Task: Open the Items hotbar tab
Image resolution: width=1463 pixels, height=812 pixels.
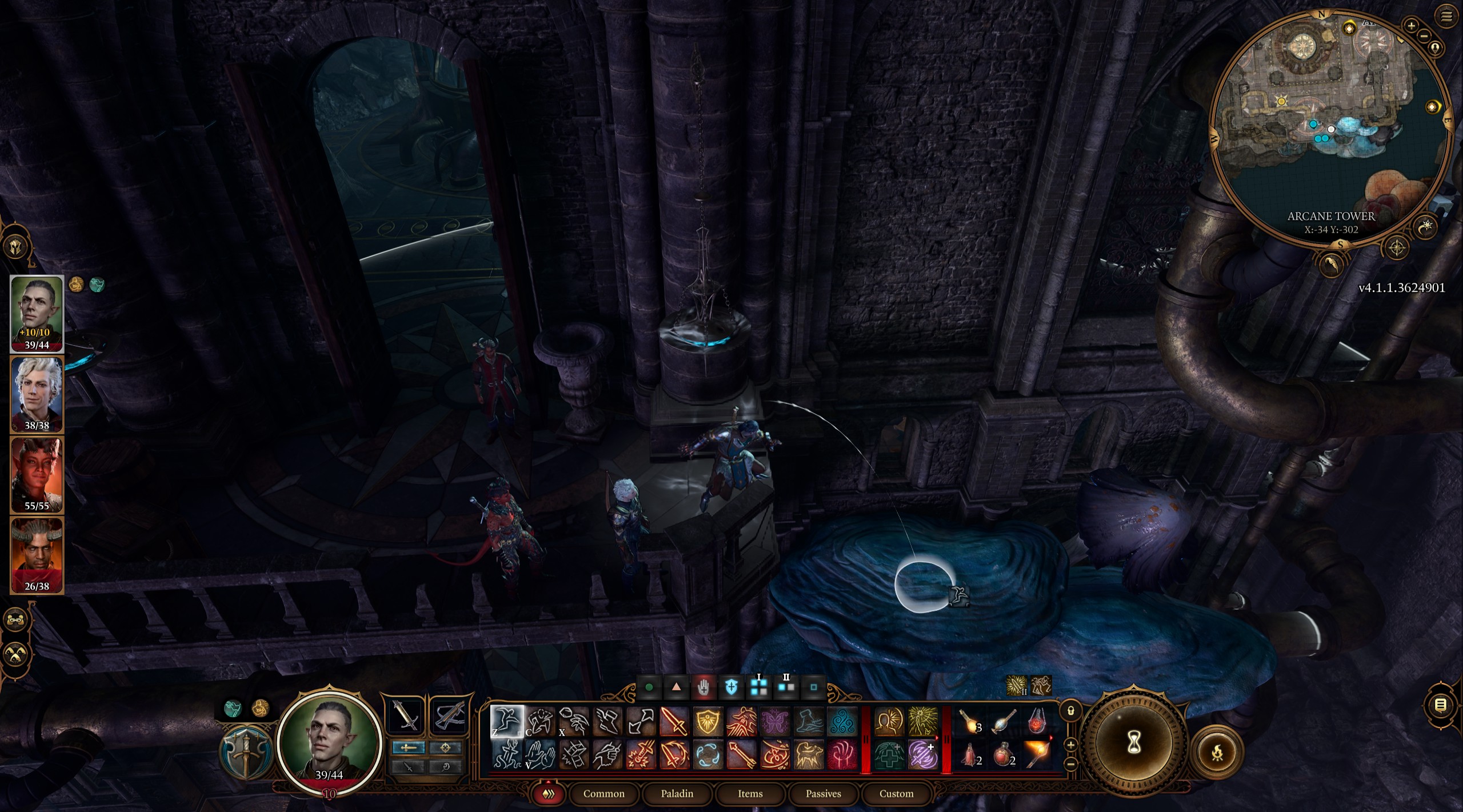Action: tap(751, 794)
